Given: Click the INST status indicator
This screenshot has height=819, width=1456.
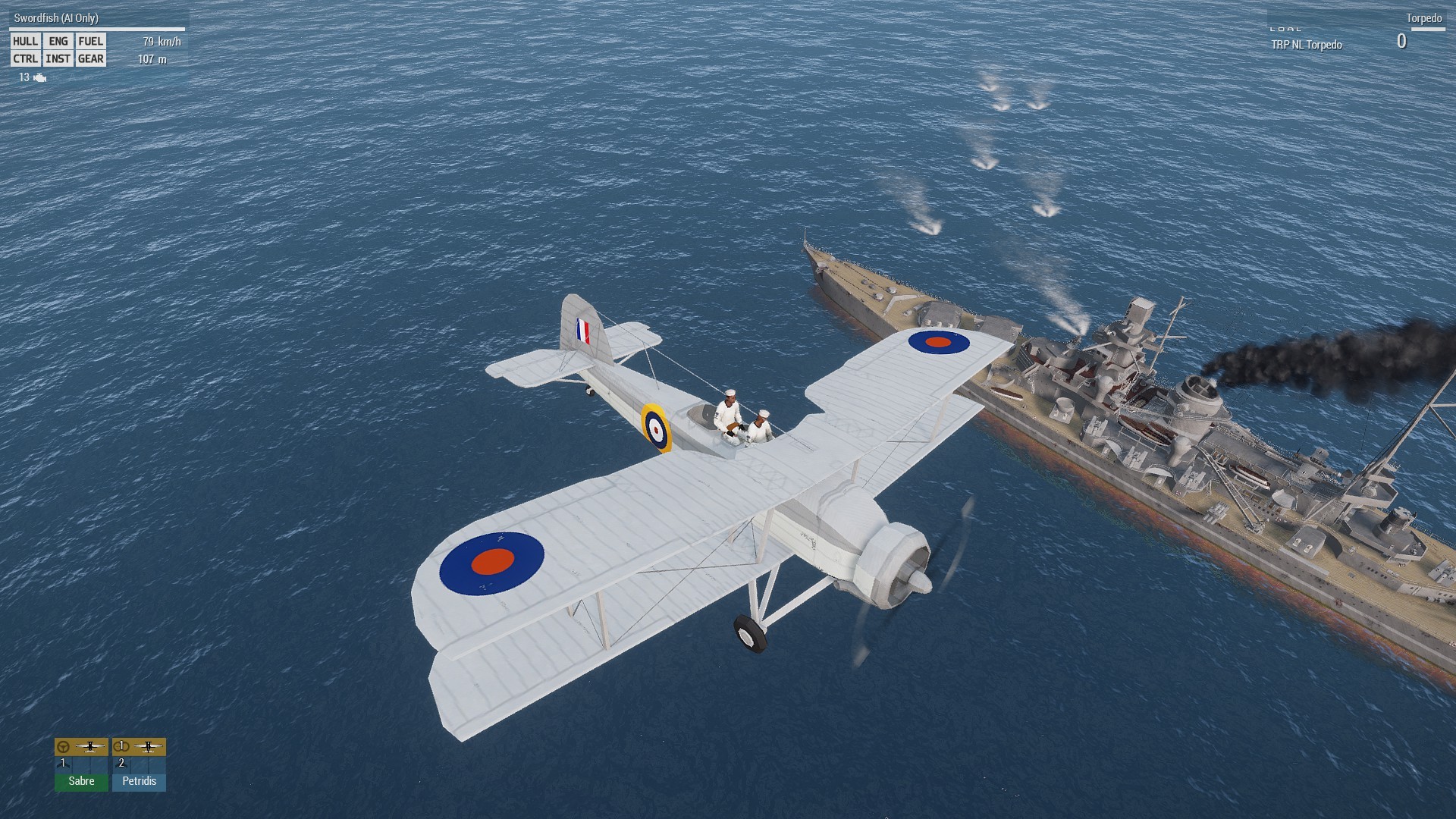Looking at the screenshot, I should tap(58, 59).
